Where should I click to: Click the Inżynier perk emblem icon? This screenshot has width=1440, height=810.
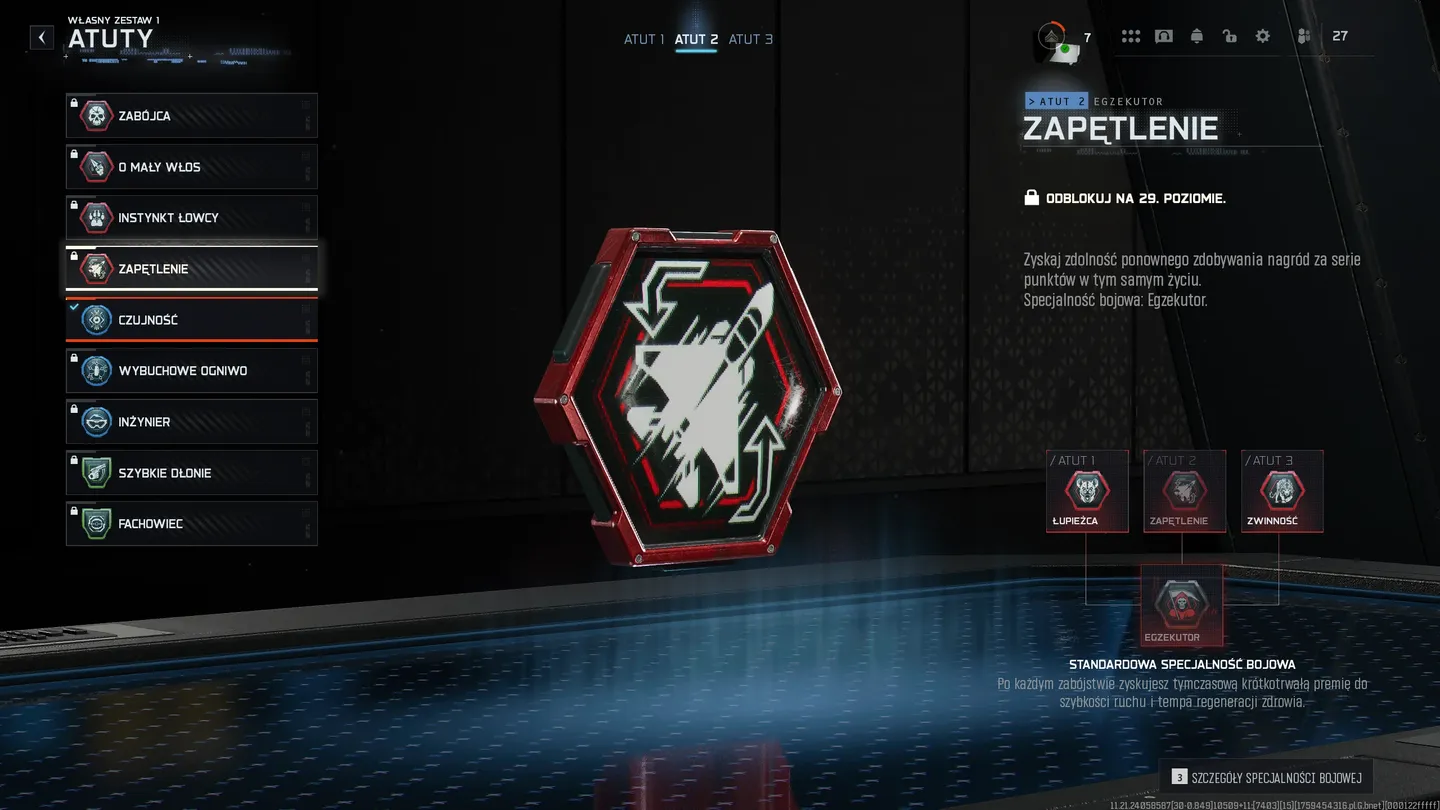tap(96, 421)
